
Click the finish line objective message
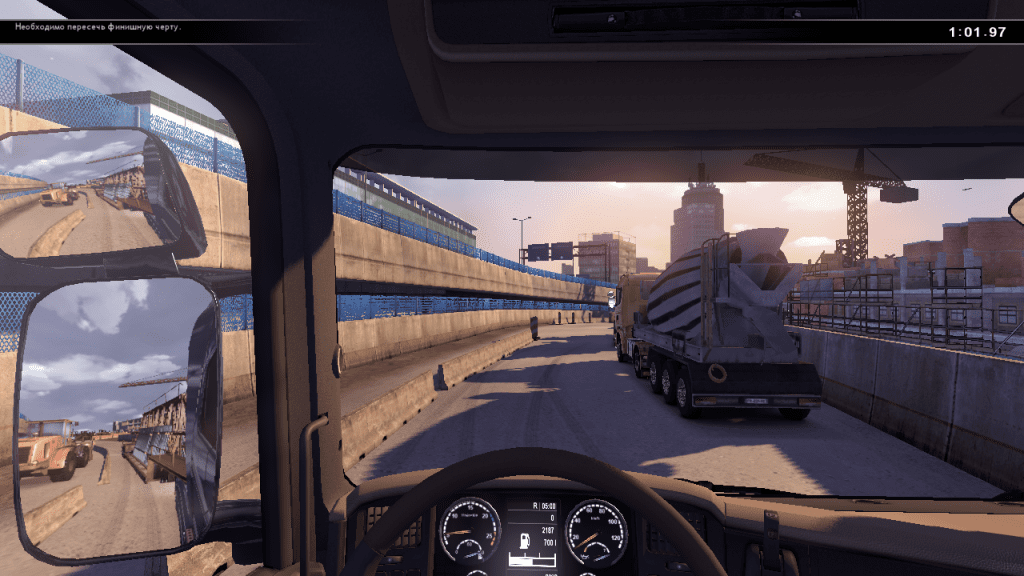[x=97, y=27]
